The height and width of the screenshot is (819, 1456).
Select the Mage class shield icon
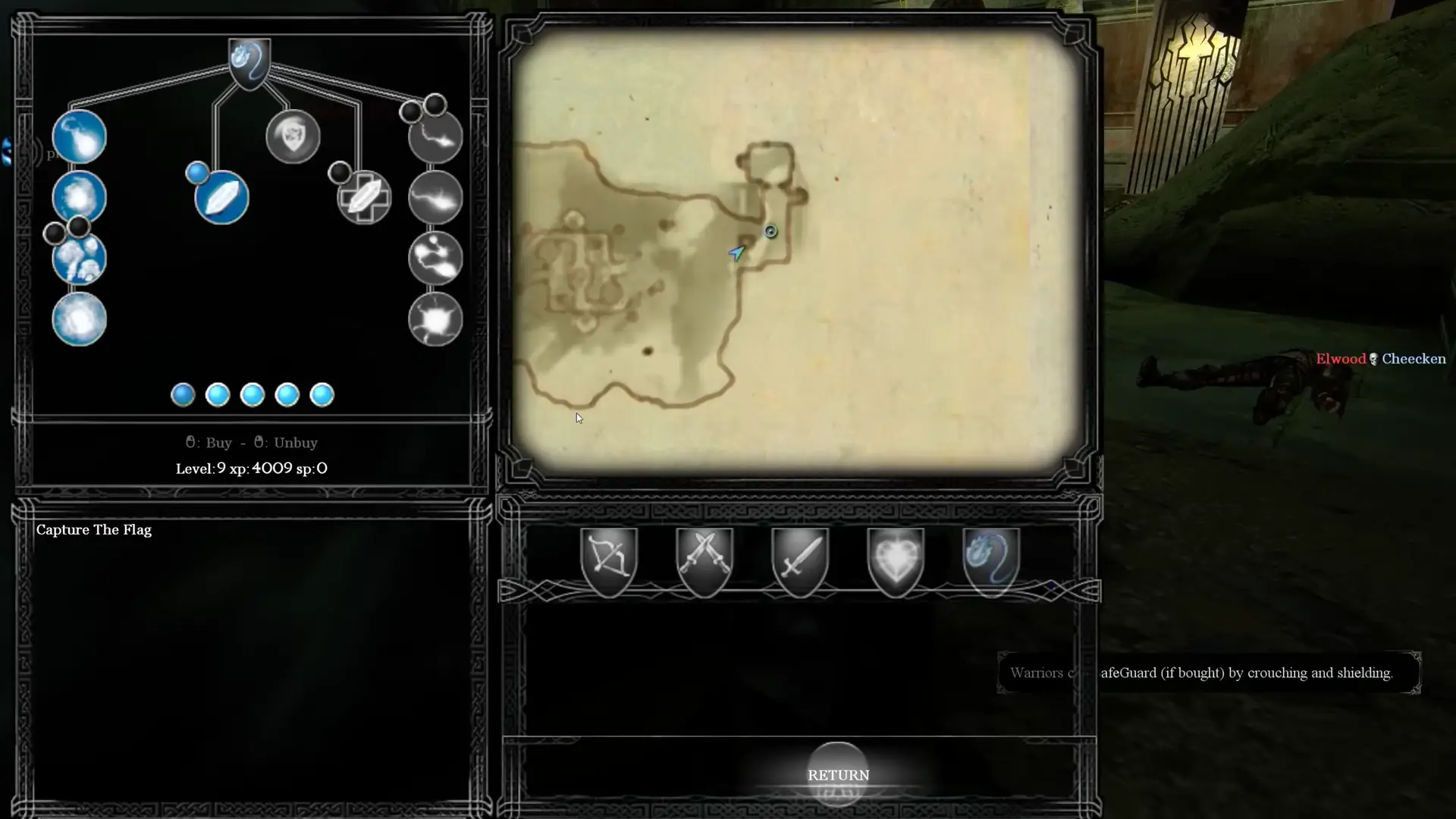pos(991,559)
